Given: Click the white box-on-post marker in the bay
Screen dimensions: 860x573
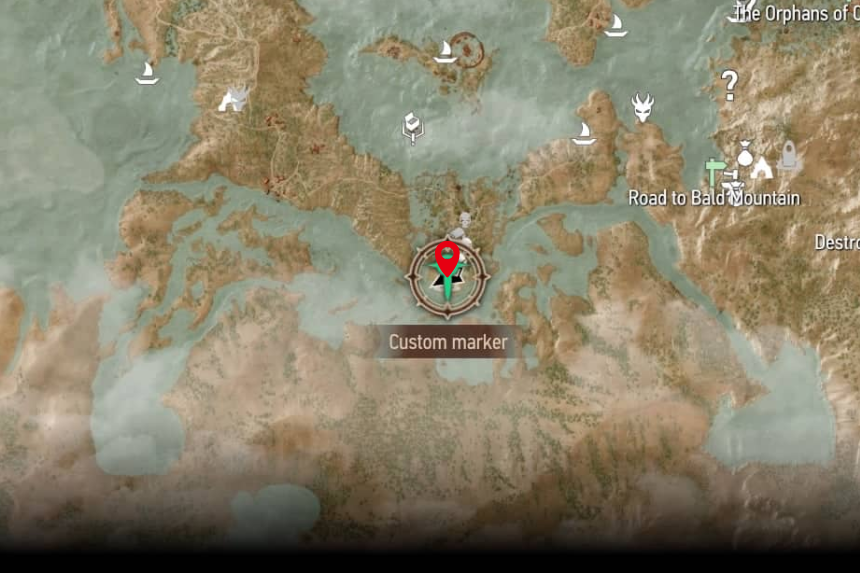Looking at the screenshot, I should pyautogui.click(x=412, y=128).
